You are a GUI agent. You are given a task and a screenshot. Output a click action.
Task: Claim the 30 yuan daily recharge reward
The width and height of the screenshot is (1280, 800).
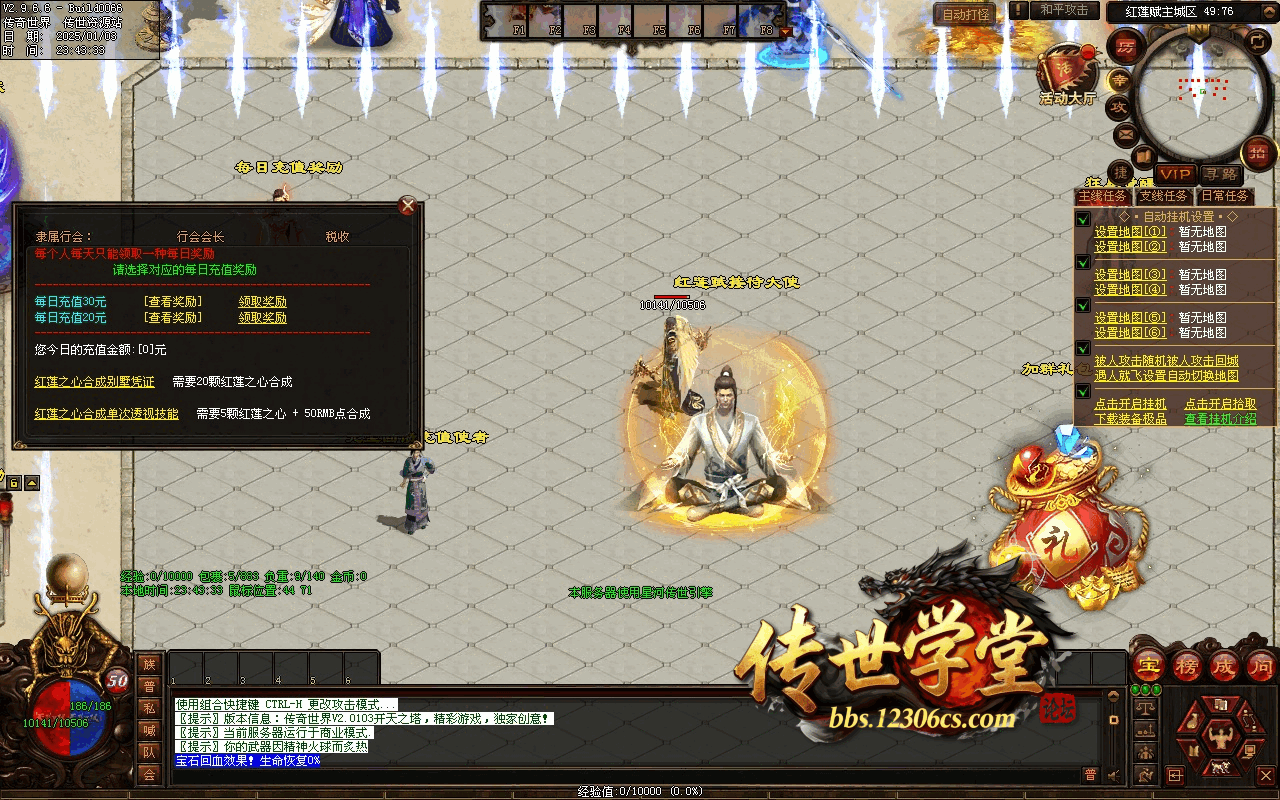click(262, 302)
